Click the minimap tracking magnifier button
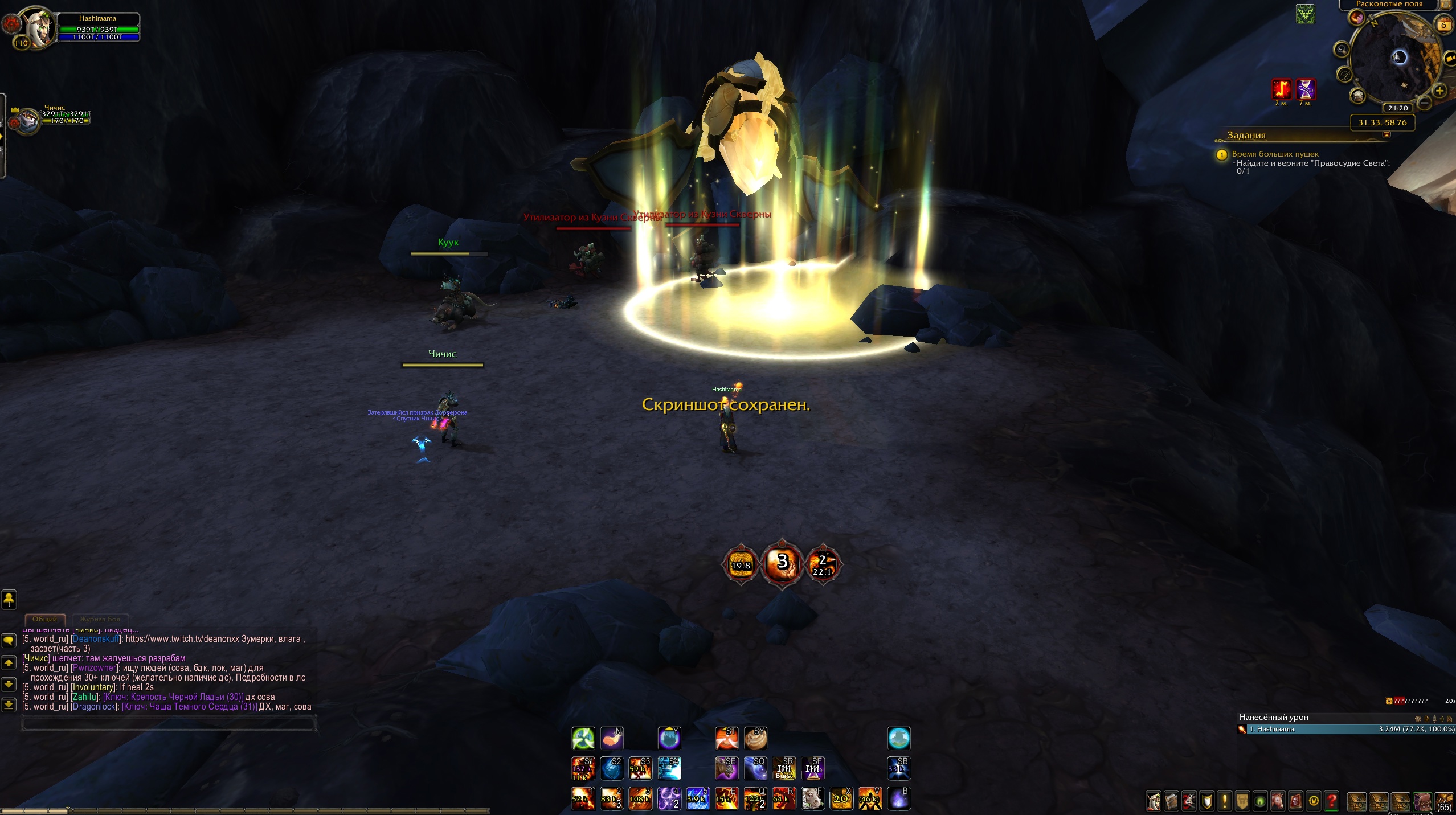This screenshot has width=1456, height=815. point(1342,50)
